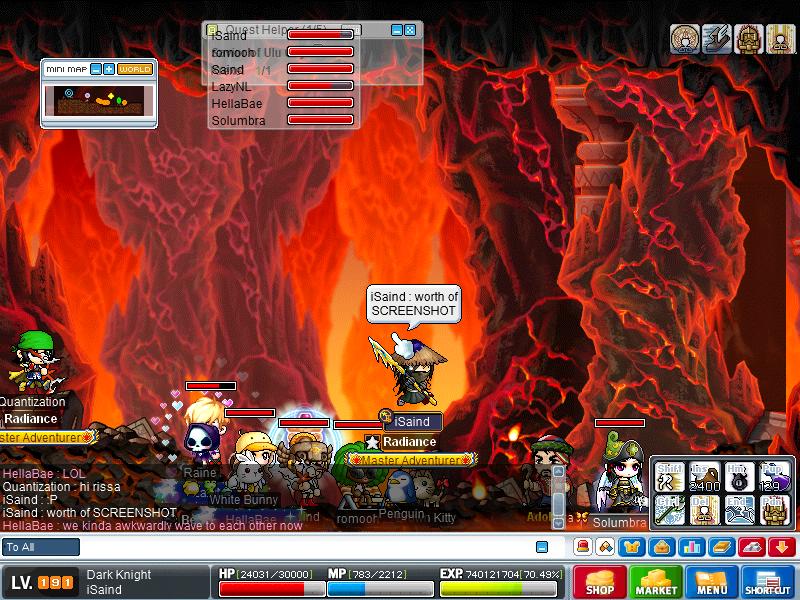Open the main Menu button
The image size is (800, 600).
tap(711, 582)
